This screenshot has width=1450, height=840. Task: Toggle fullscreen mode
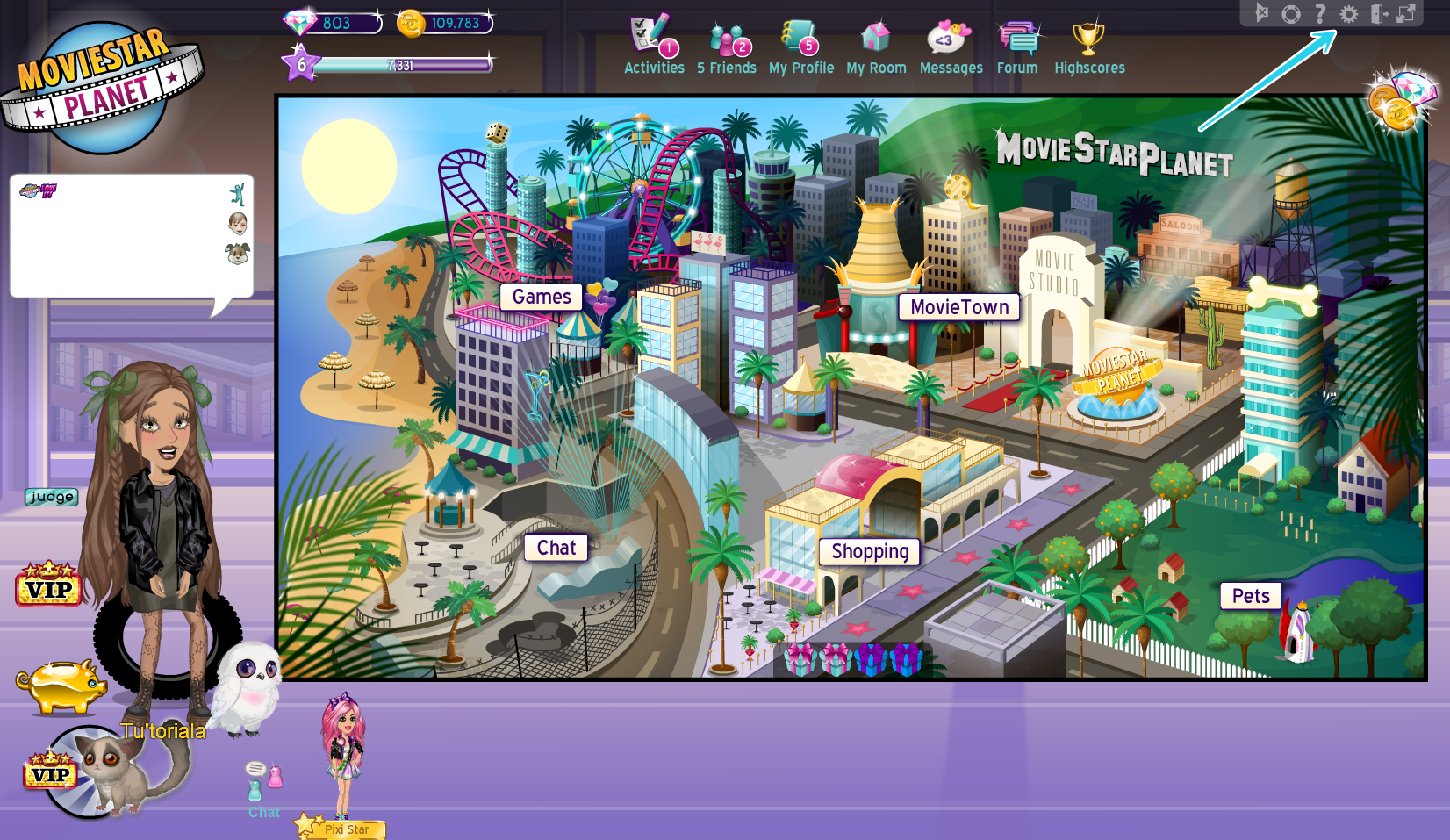pyautogui.click(x=1405, y=13)
